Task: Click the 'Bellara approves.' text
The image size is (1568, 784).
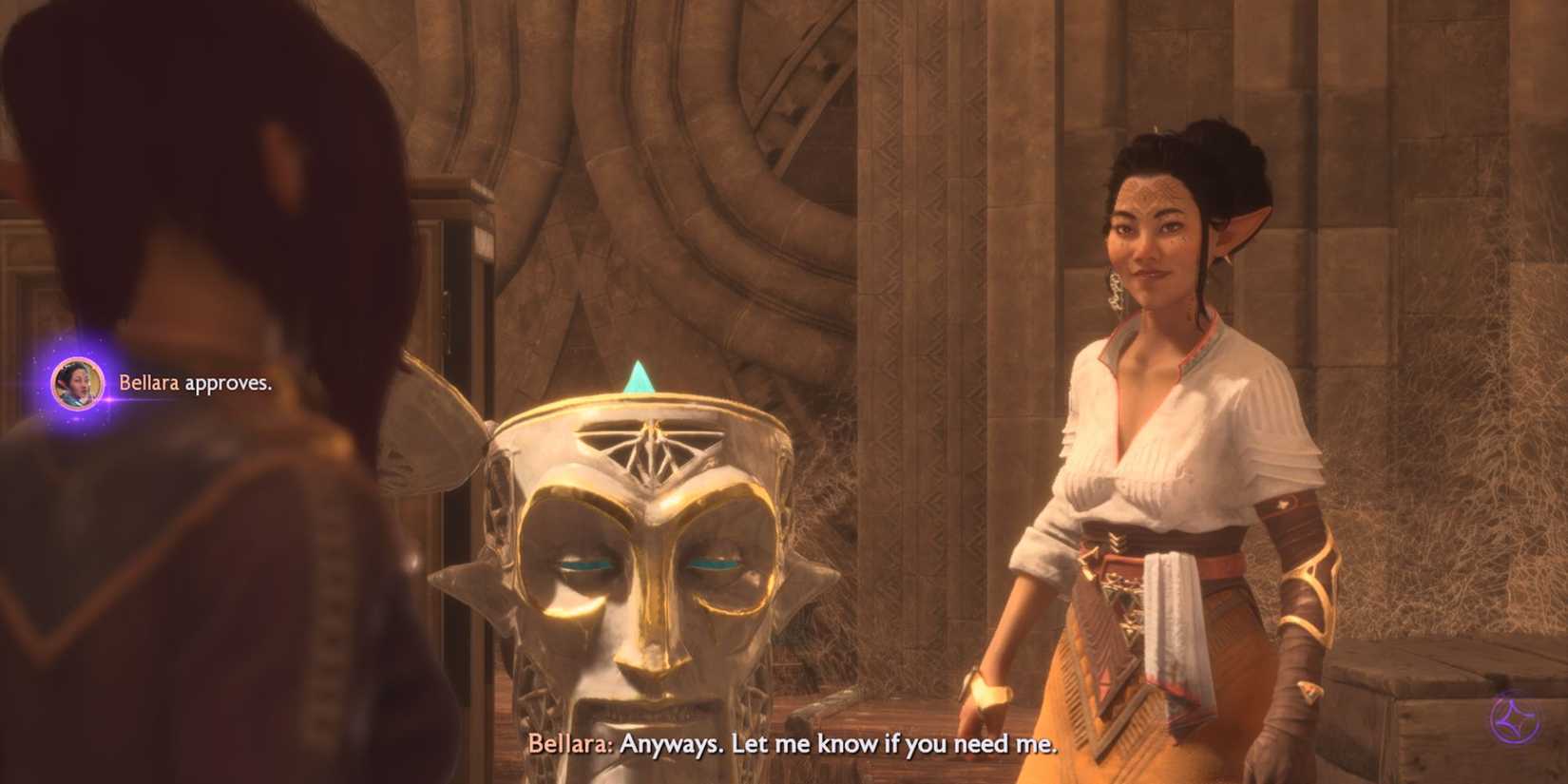Action: click(195, 384)
